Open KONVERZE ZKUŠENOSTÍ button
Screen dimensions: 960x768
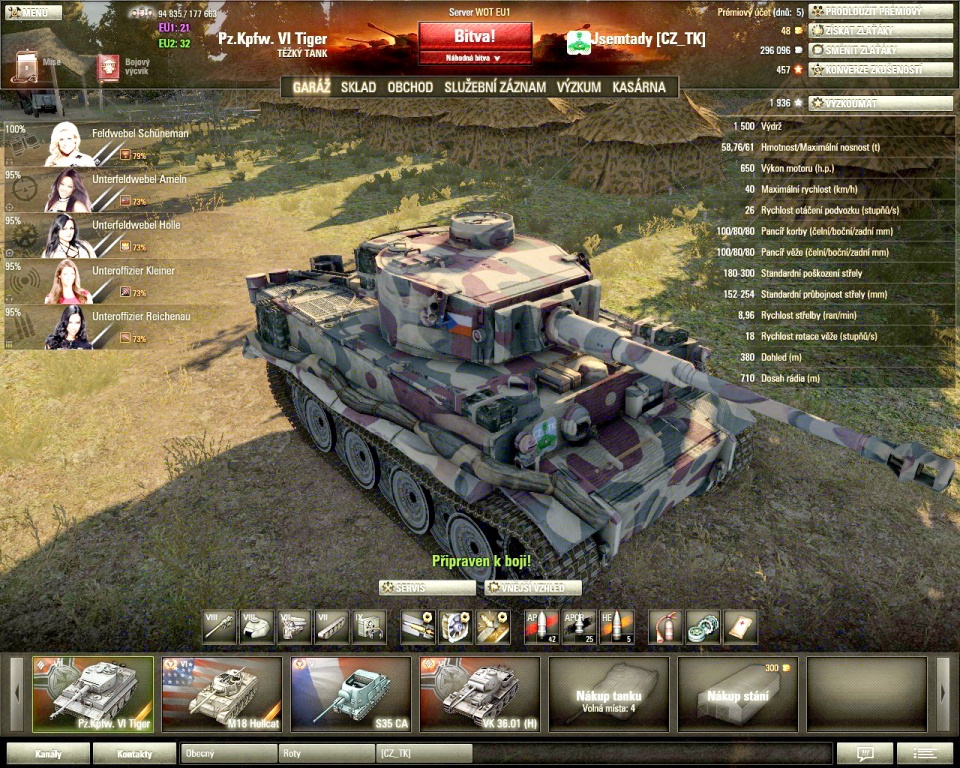pyautogui.click(x=867, y=70)
